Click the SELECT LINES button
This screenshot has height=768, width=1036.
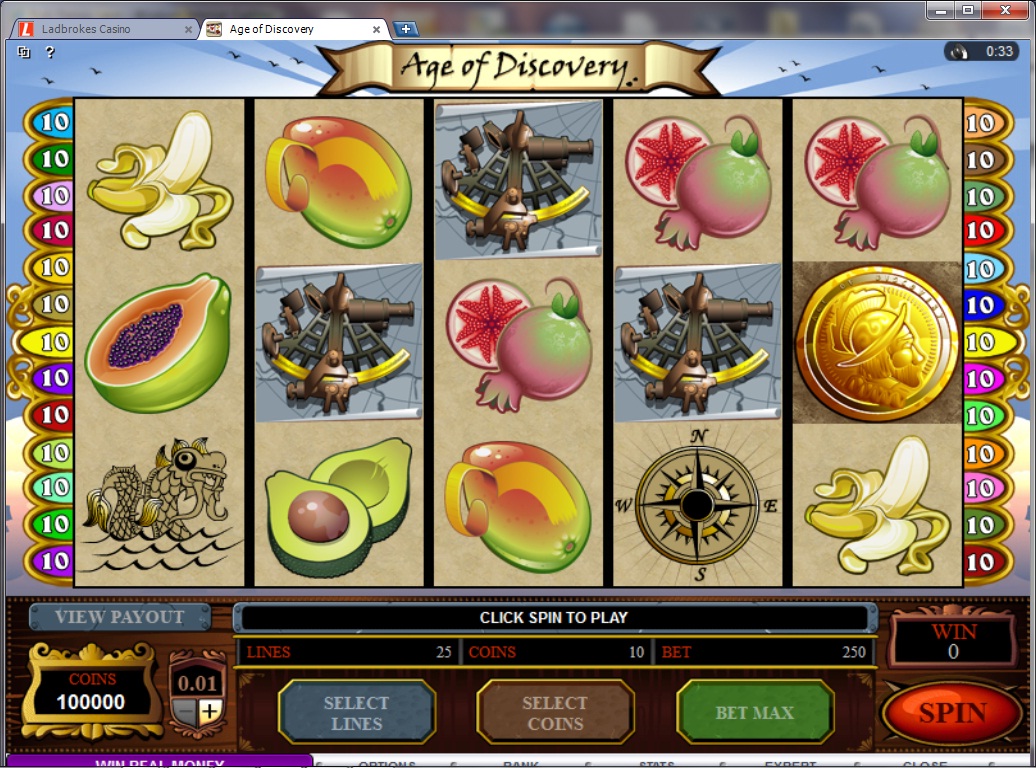pyautogui.click(x=356, y=713)
